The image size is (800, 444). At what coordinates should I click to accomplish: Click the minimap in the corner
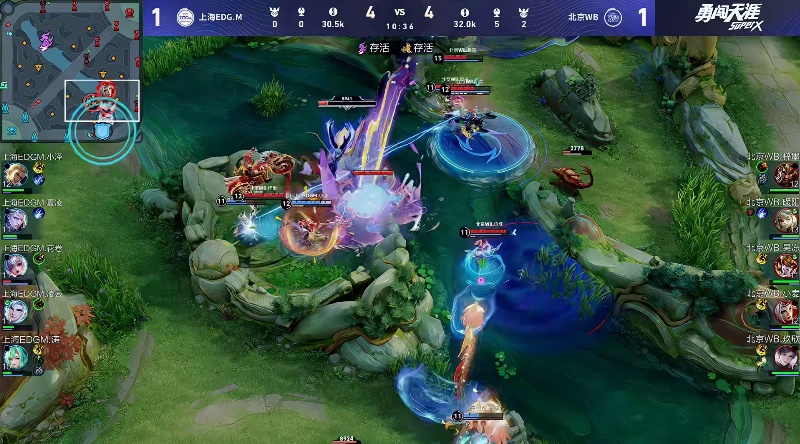point(70,70)
